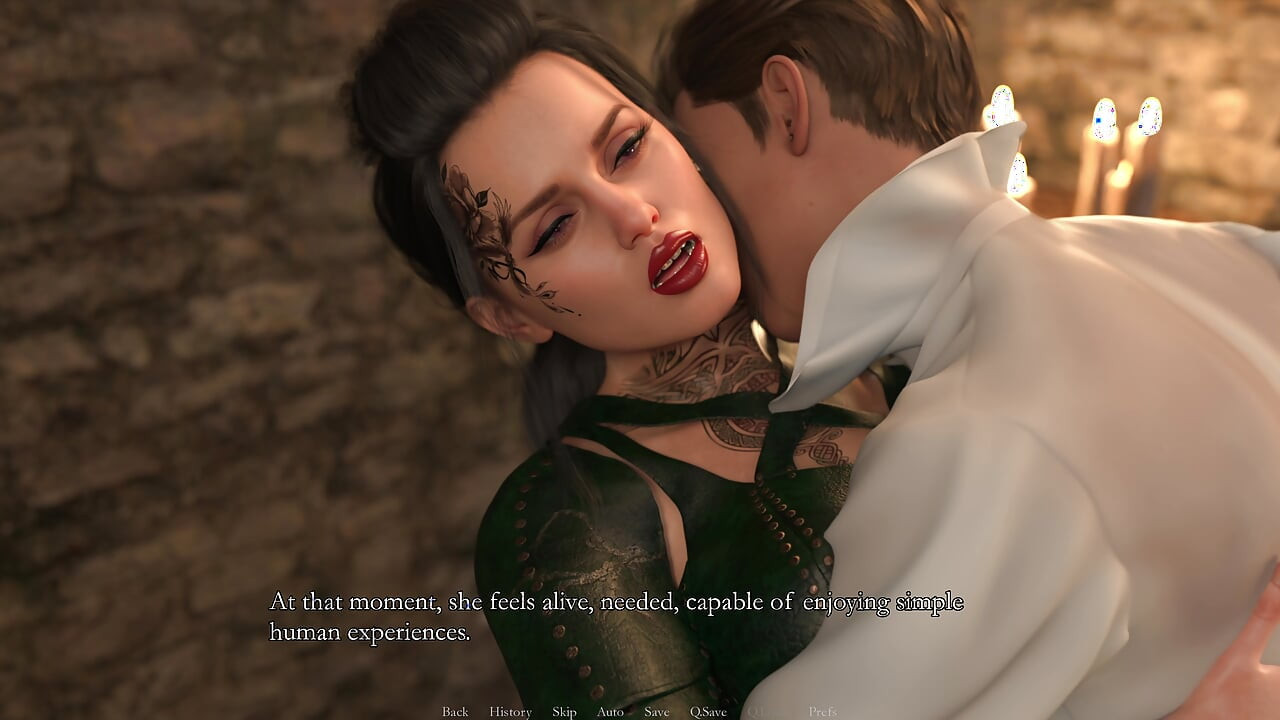Viewport: 1280px width, 720px height.
Task: Select Skip from the quick menu
Action: 564,711
